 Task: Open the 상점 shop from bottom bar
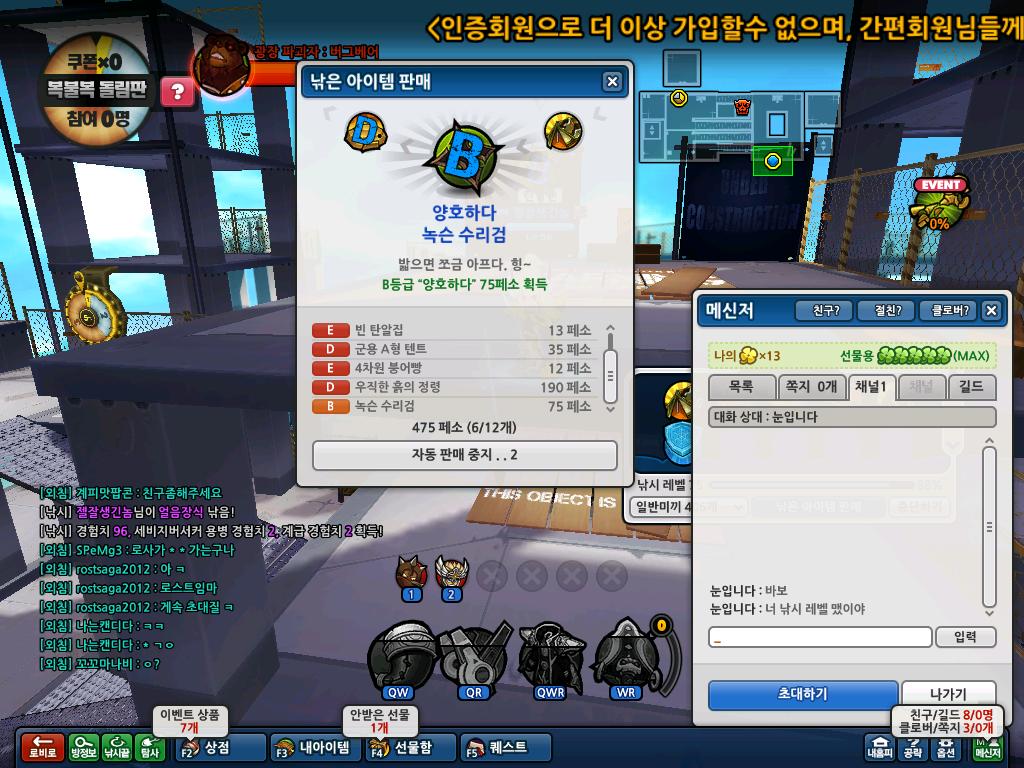coord(217,747)
